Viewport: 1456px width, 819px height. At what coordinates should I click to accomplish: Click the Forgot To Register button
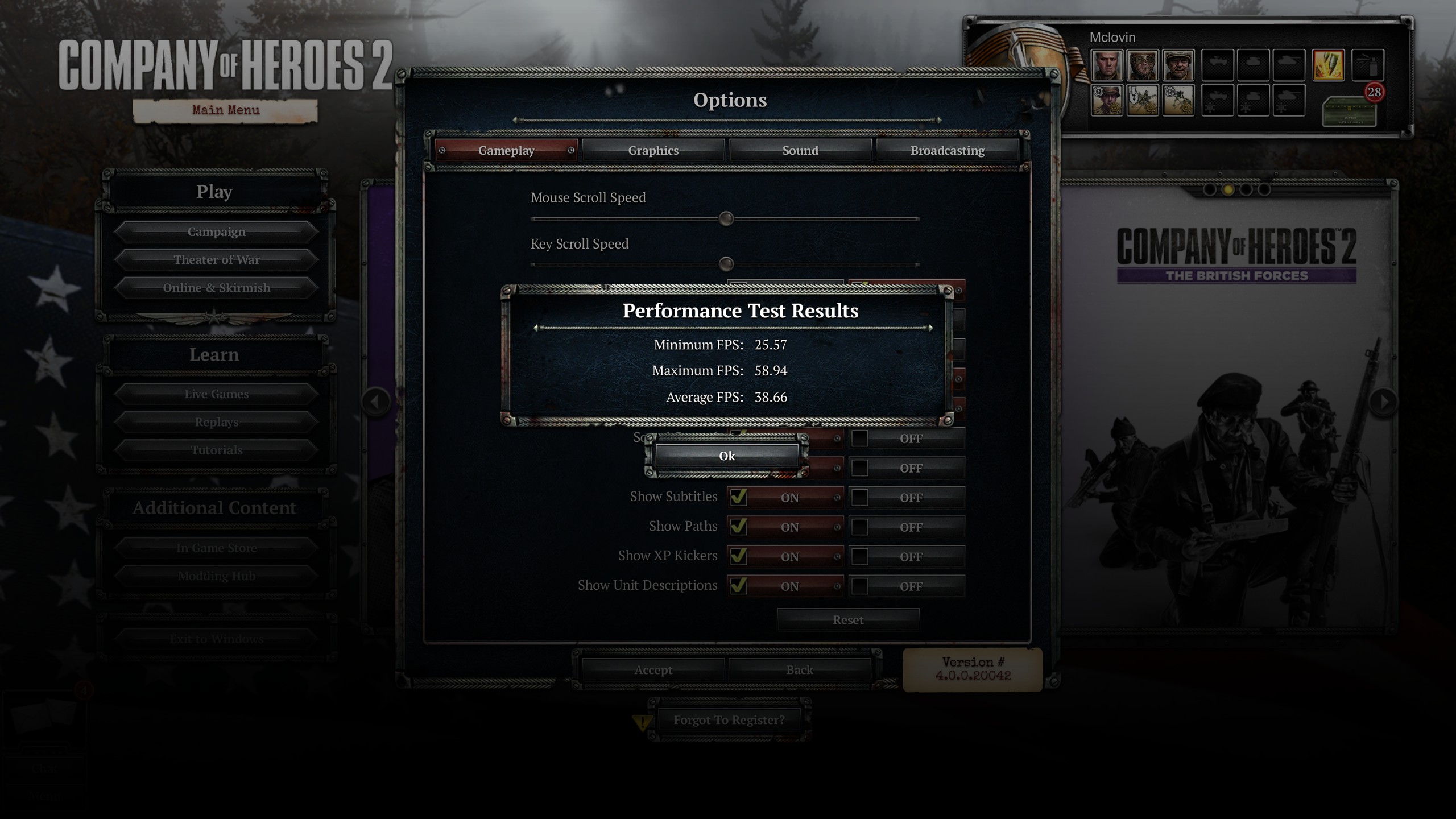point(729,720)
